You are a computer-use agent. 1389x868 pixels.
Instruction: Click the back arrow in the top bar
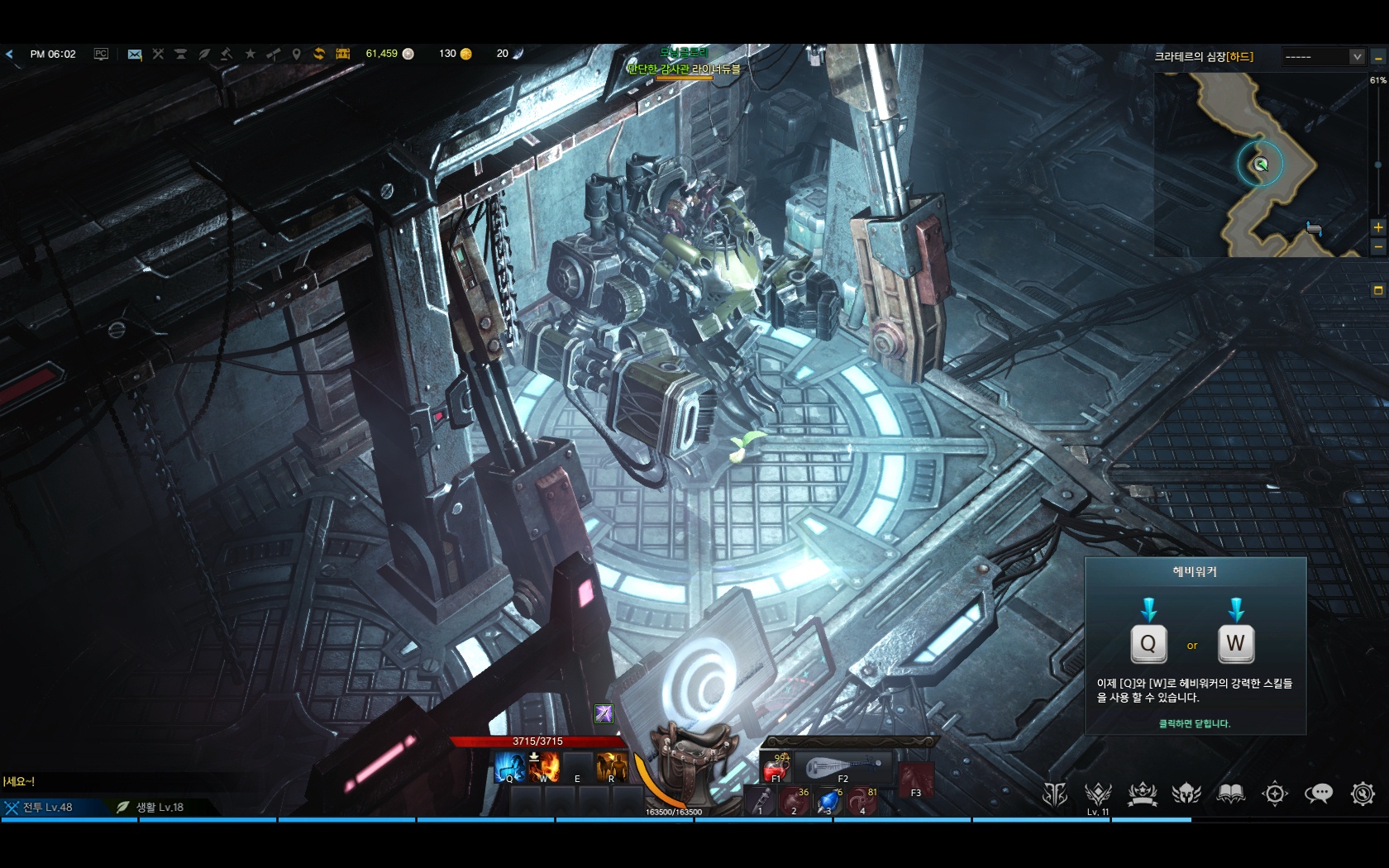[x=10, y=55]
